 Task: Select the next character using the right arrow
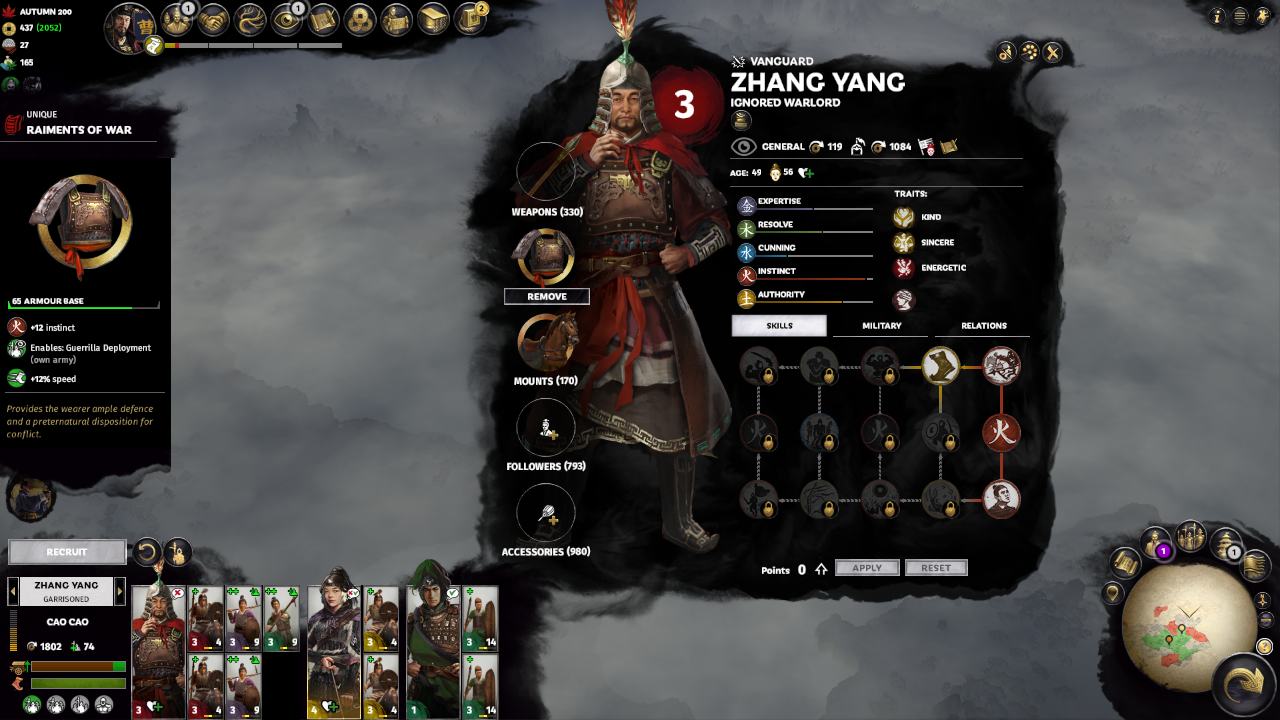click(120, 591)
